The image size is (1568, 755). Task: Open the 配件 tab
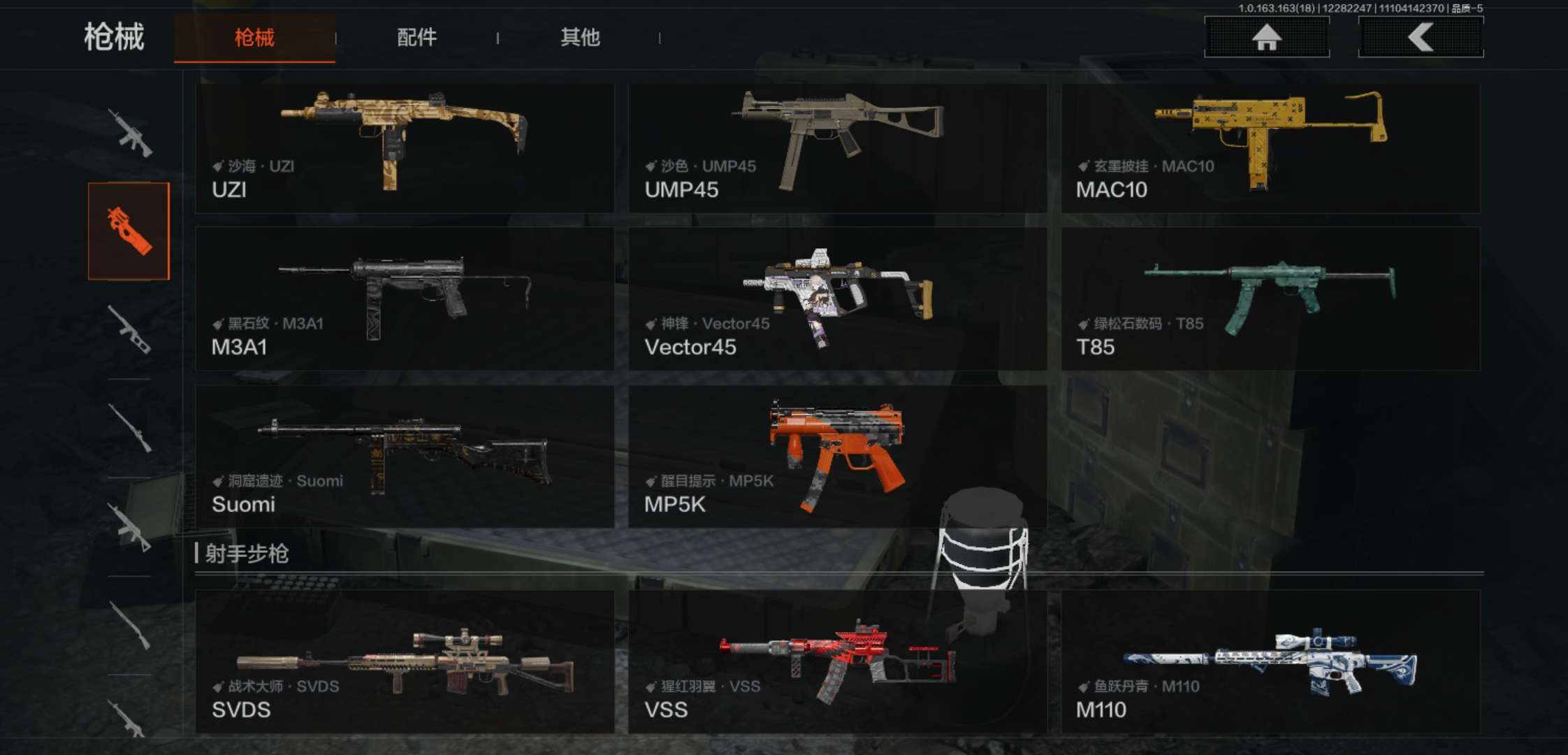[416, 38]
